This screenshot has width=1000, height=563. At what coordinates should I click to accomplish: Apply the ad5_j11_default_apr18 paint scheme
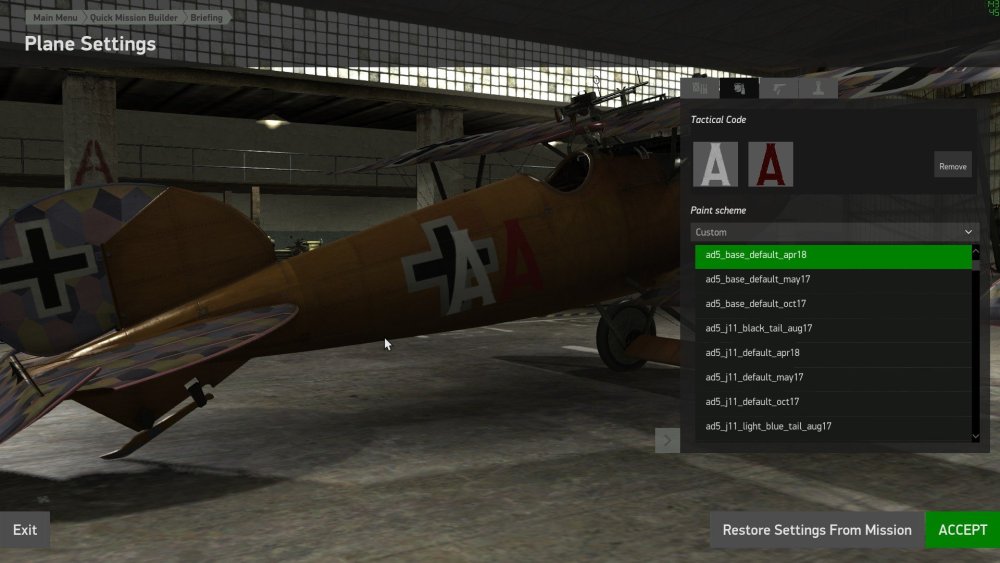pos(834,353)
